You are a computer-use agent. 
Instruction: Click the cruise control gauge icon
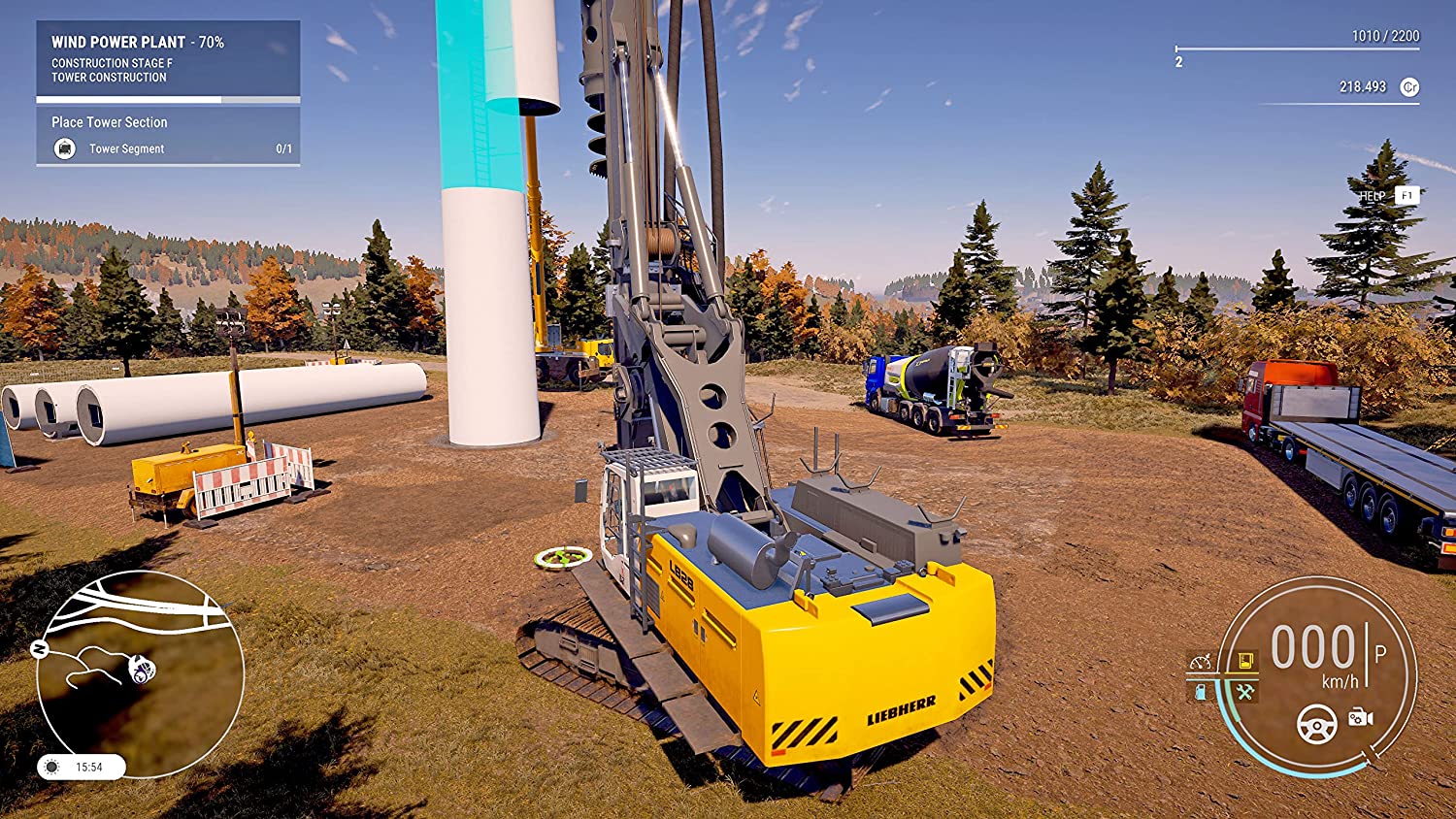click(x=1201, y=662)
